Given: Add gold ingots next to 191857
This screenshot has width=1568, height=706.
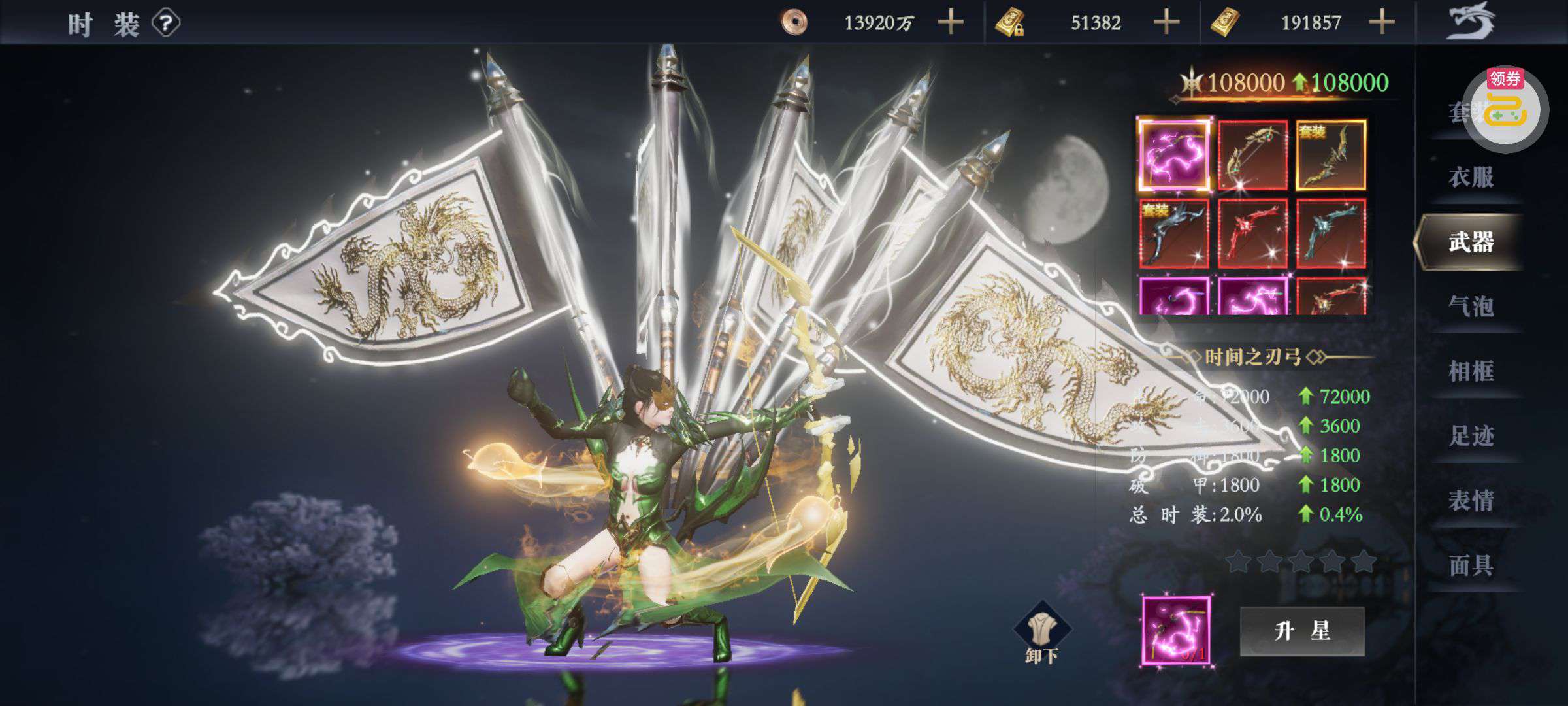Looking at the screenshot, I should [x=1382, y=23].
